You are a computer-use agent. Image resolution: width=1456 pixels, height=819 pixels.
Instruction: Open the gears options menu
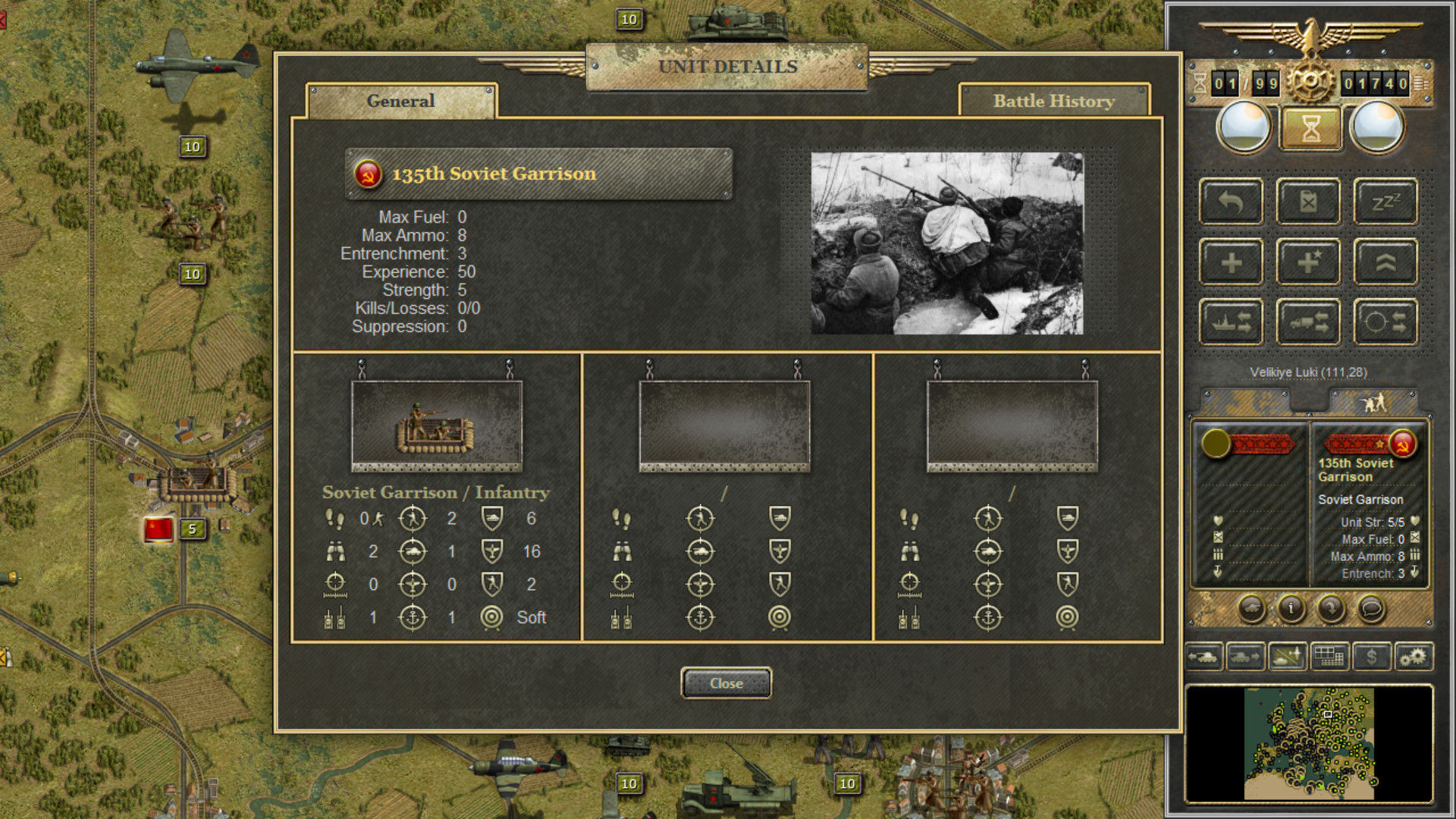tap(1413, 657)
